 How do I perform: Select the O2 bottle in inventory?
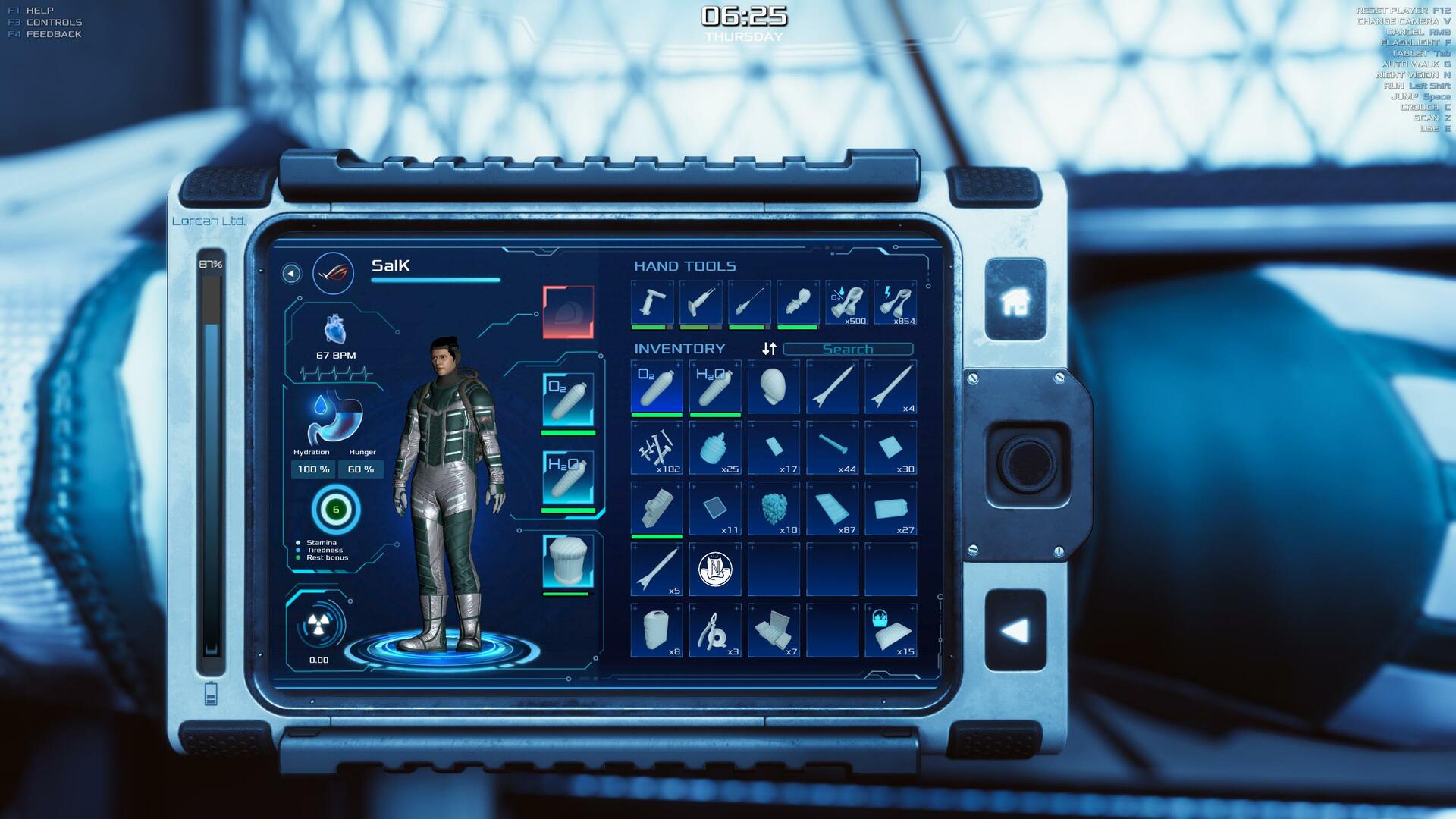[x=657, y=387]
